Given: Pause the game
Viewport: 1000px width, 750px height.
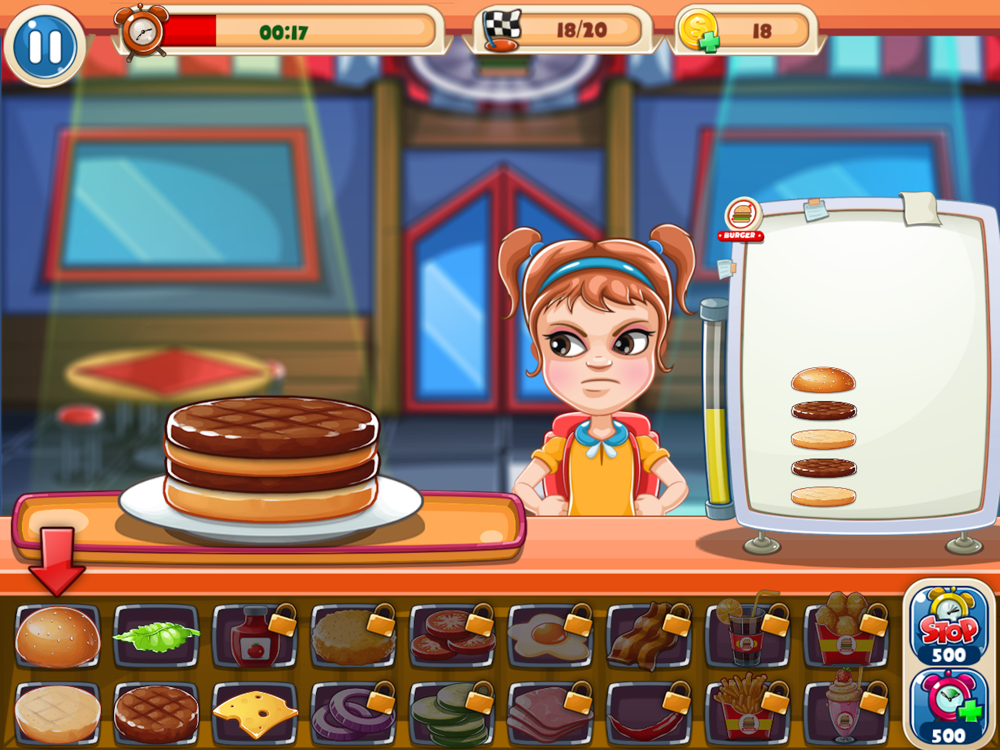Looking at the screenshot, I should pyautogui.click(x=43, y=46).
